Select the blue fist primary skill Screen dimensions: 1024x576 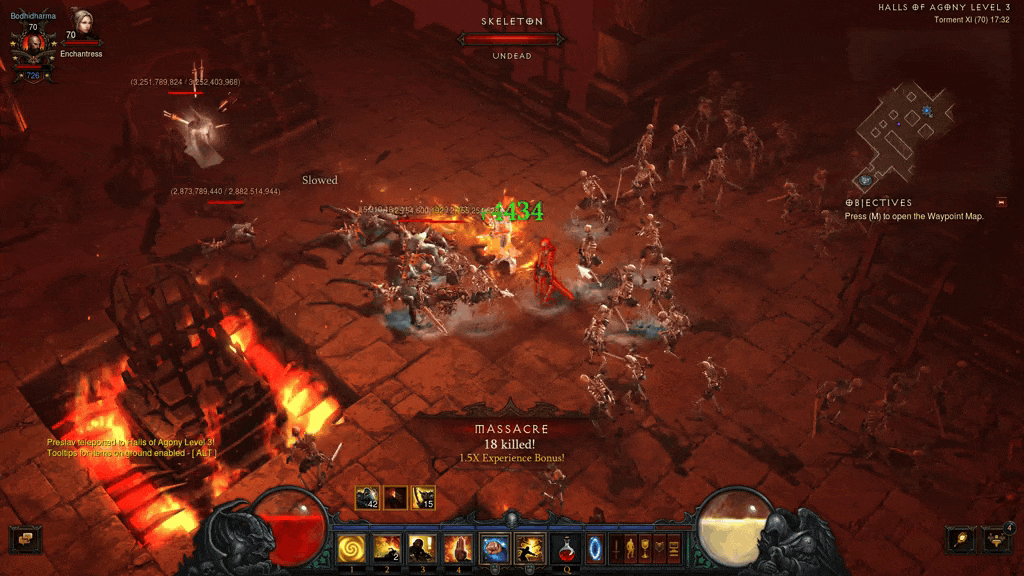pos(494,548)
